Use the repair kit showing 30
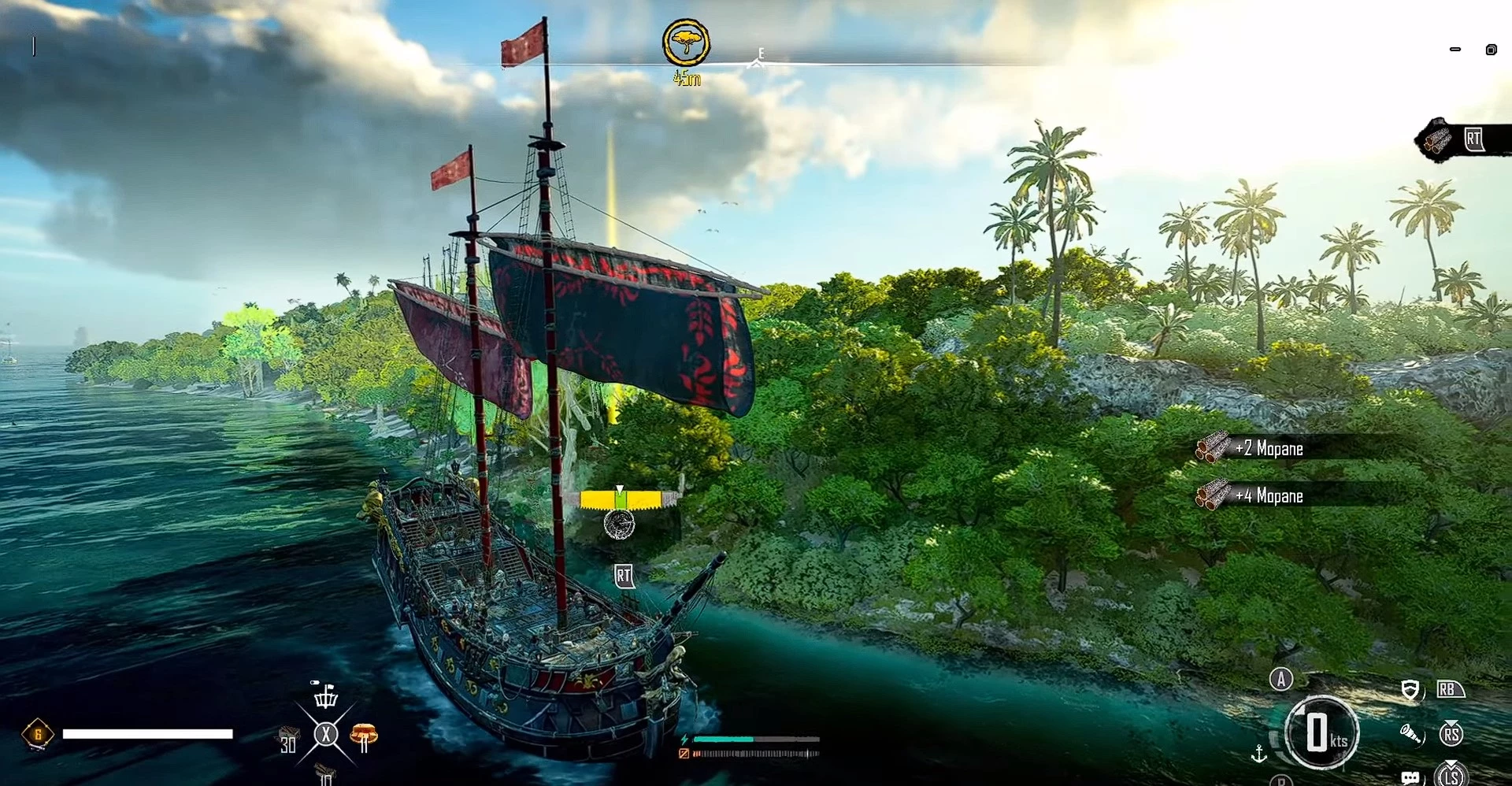 (288, 740)
